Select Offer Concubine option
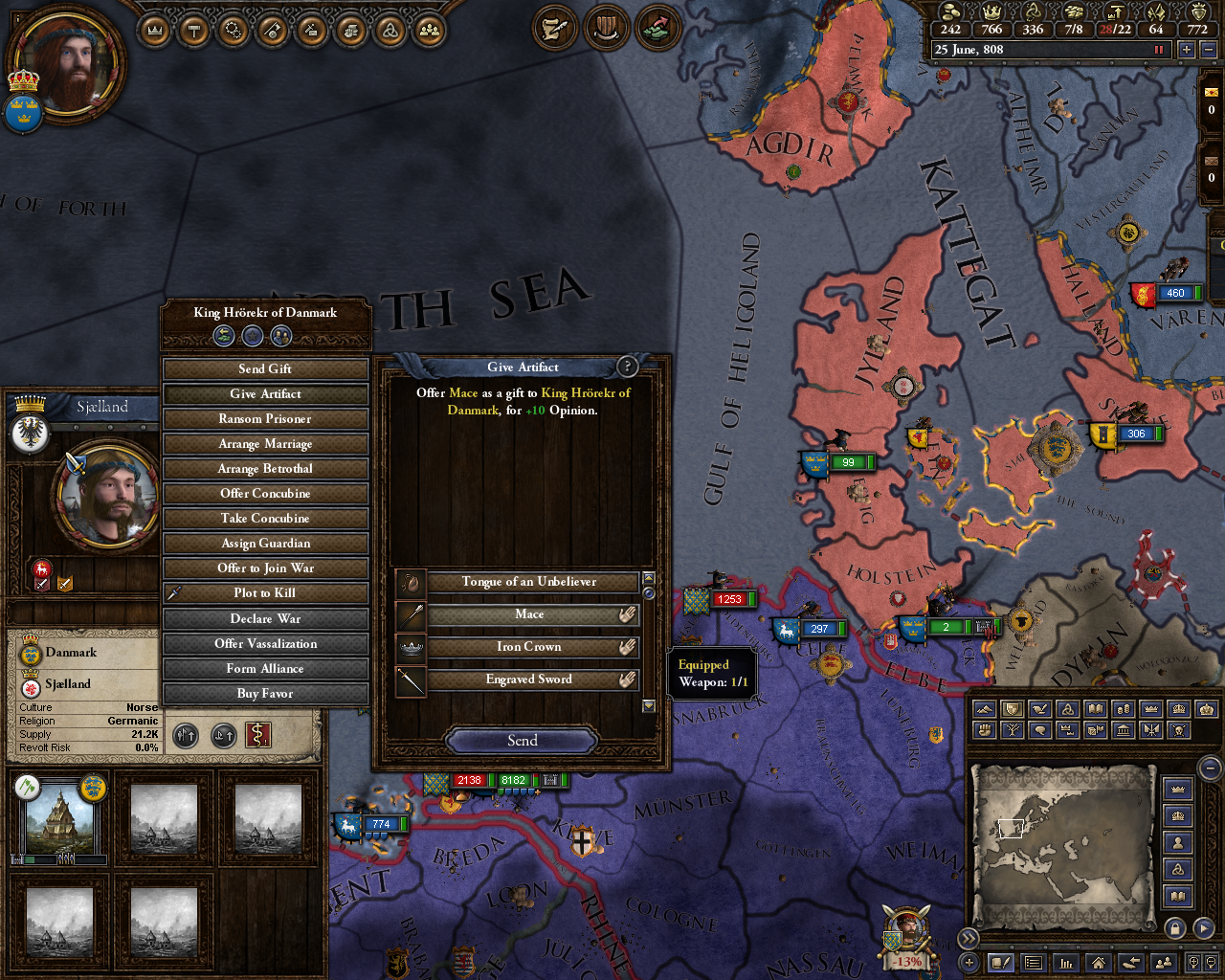This screenshot has height=980, width=1225. (265, 494)
